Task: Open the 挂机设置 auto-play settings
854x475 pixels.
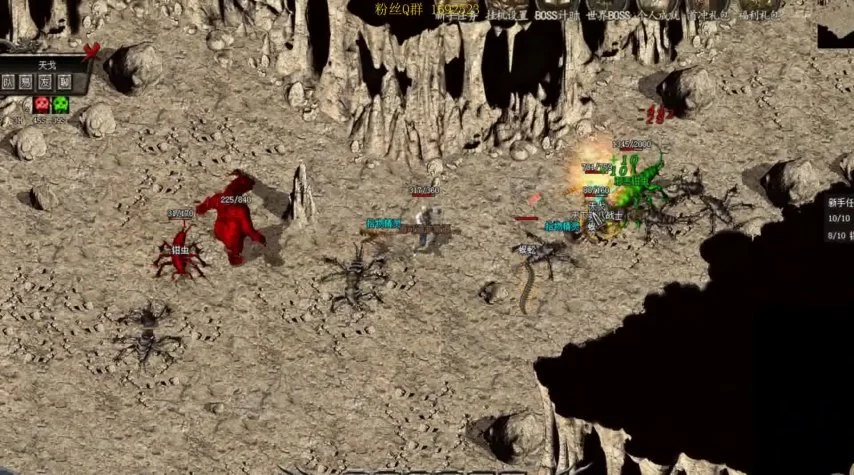Action: (x=507, y=13)
